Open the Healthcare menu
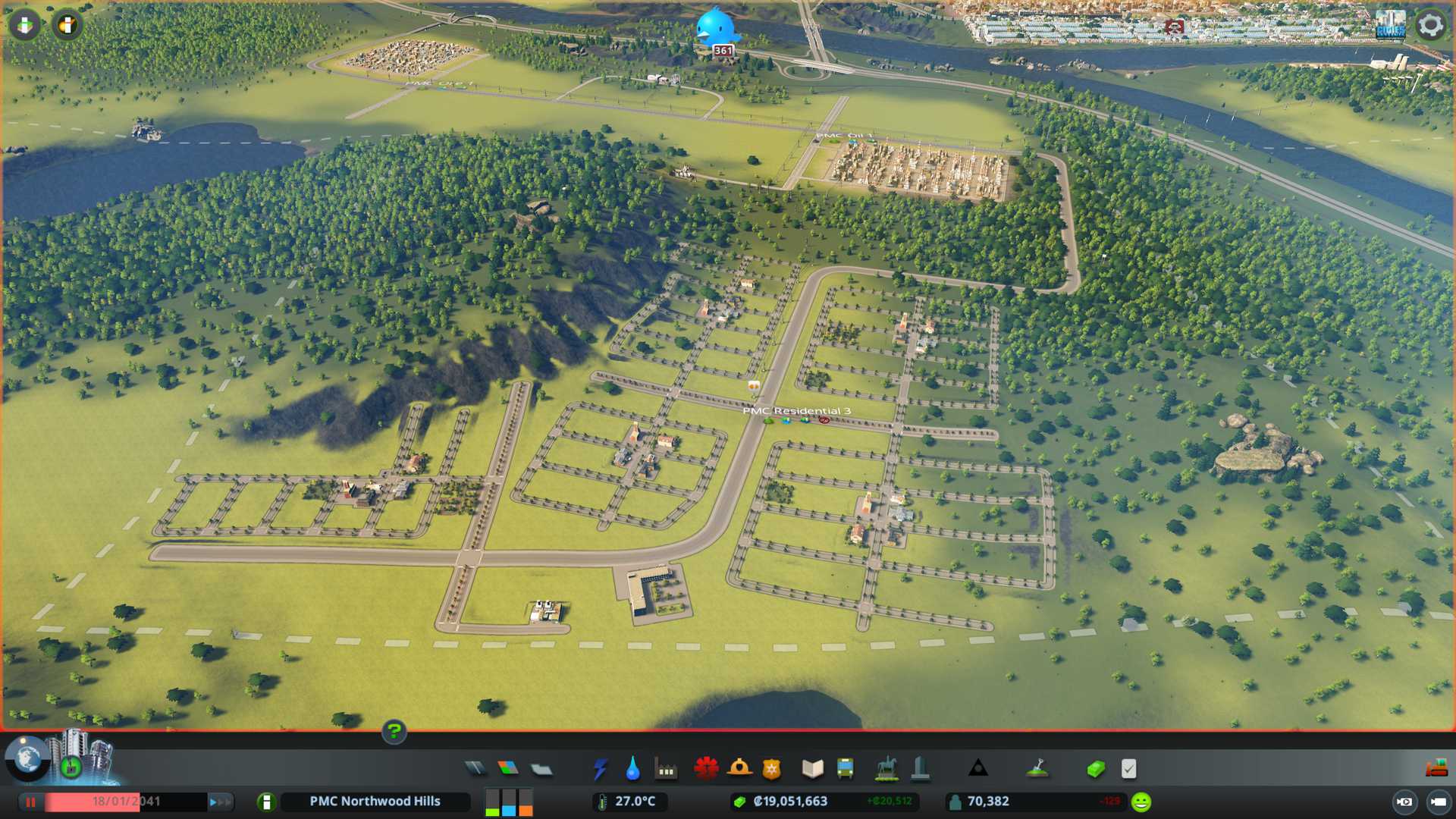Viewport: 1456px width, 819px height. (706, 769)
